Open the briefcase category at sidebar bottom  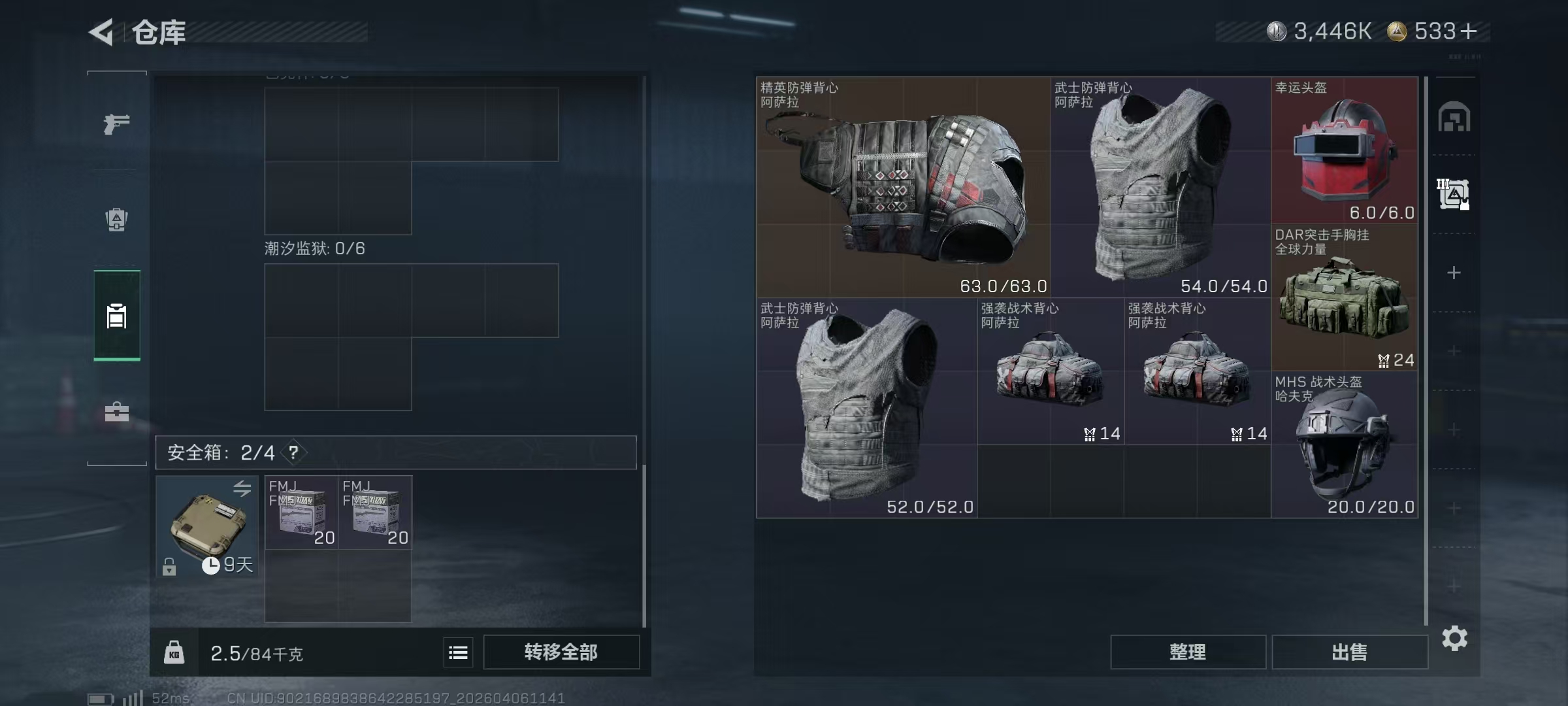pyautogui.click(x=116, y=412)
